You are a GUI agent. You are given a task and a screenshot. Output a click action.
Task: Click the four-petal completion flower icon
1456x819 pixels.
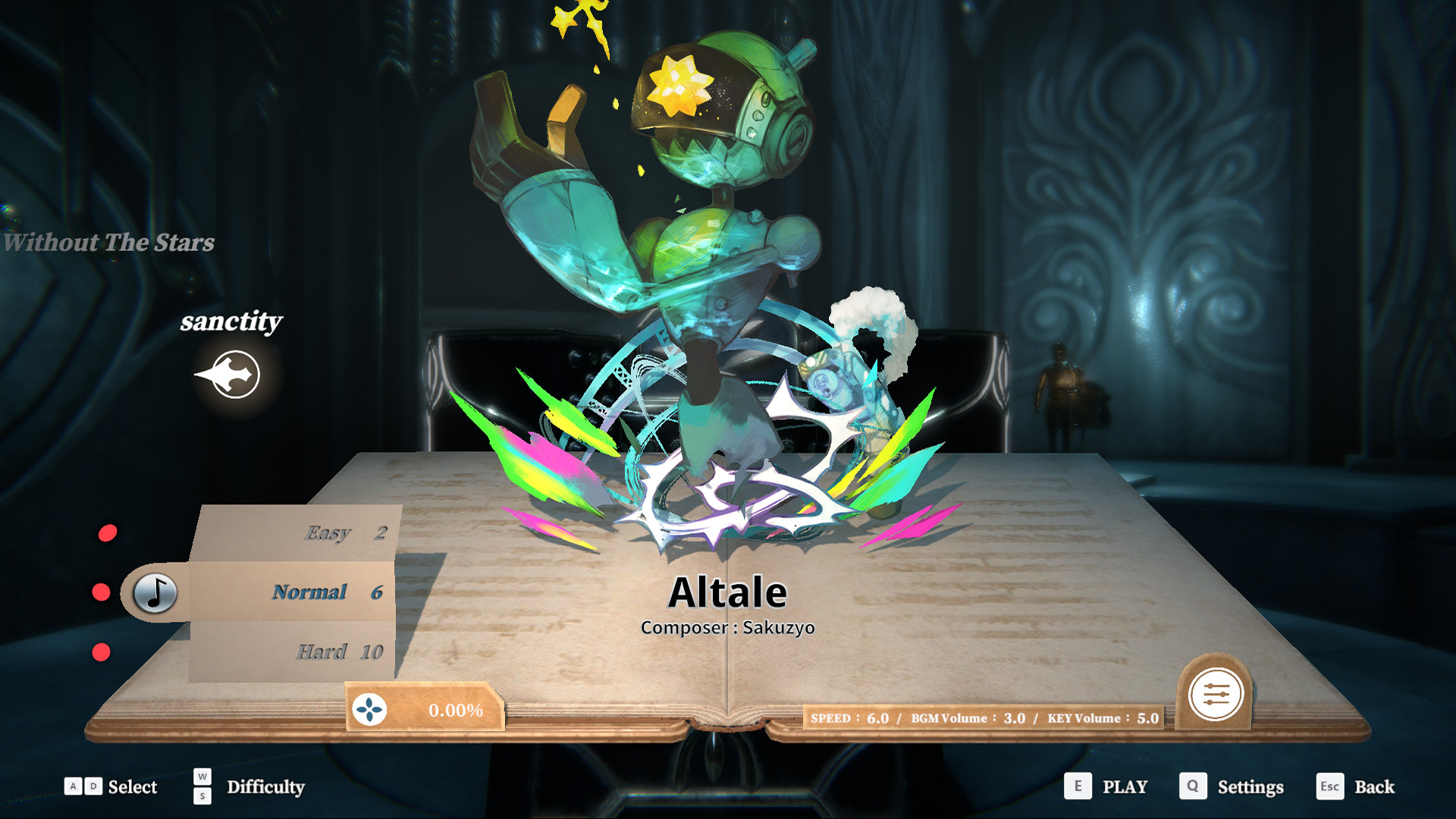click(369, 711)
